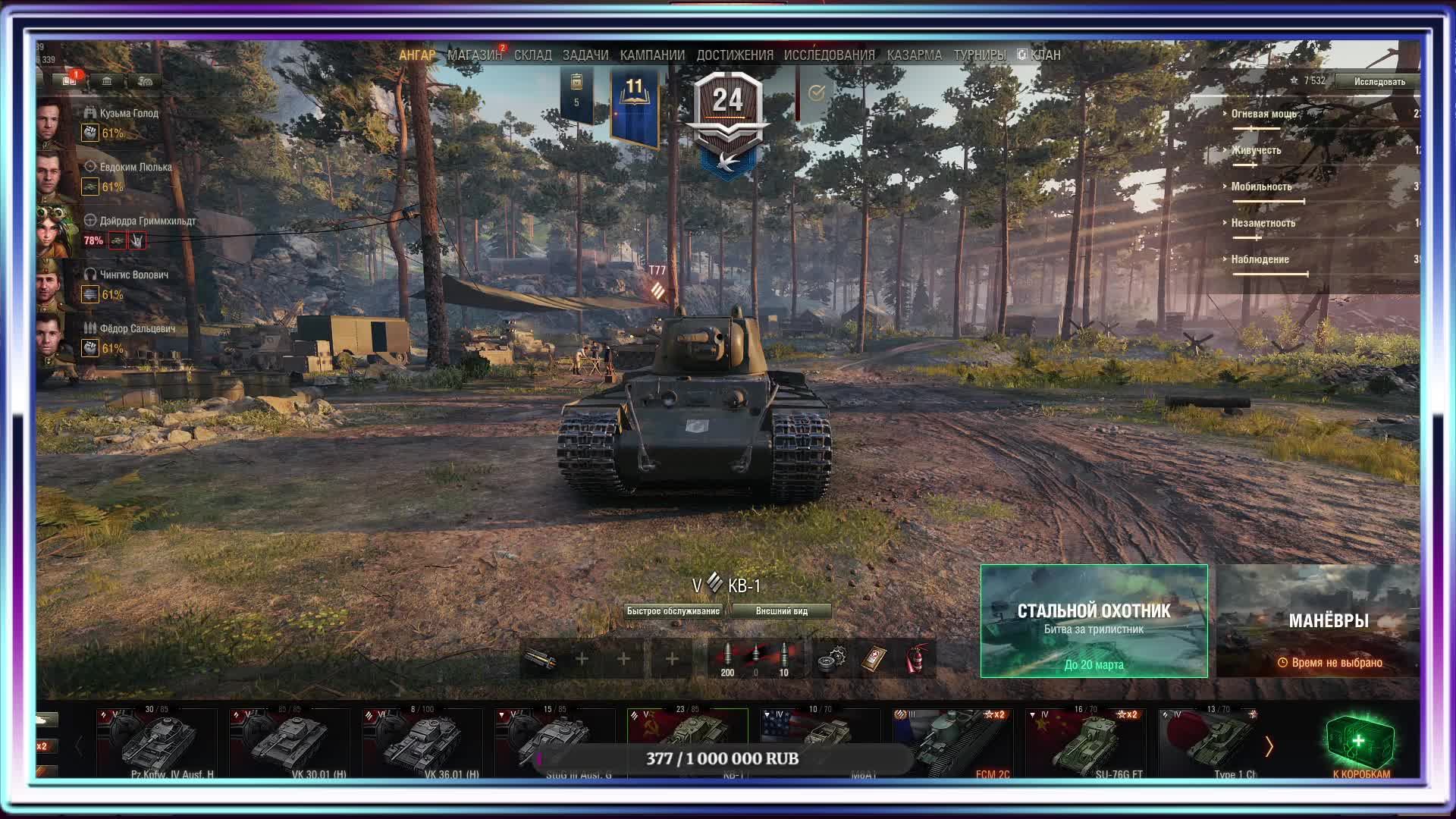This screenshot has width=1456, height=819.
Task: Click the Исследовать button
Action: pos(1379,81)
